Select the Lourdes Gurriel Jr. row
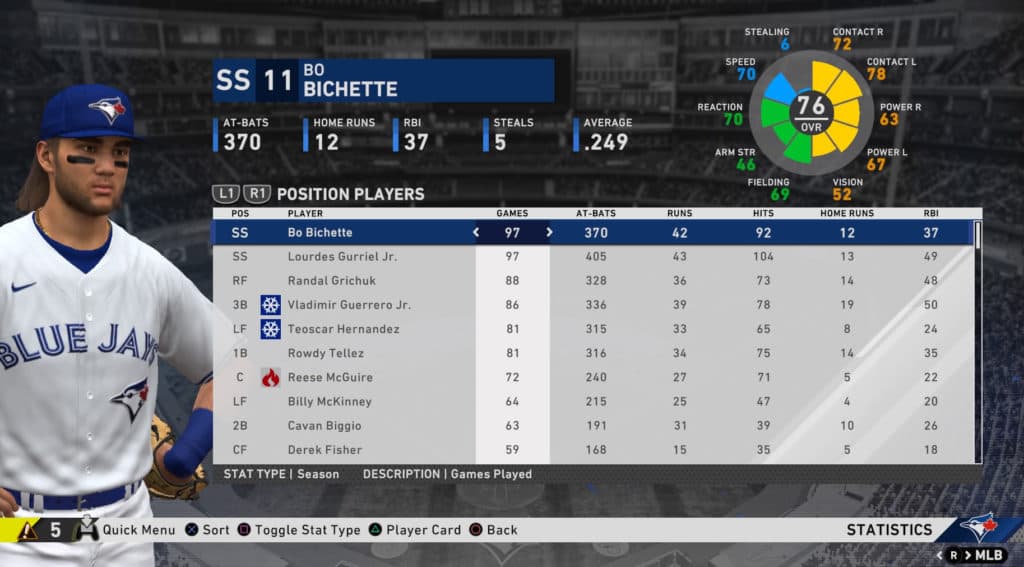This screenshot has height=567, width=1024. (342, 257)
